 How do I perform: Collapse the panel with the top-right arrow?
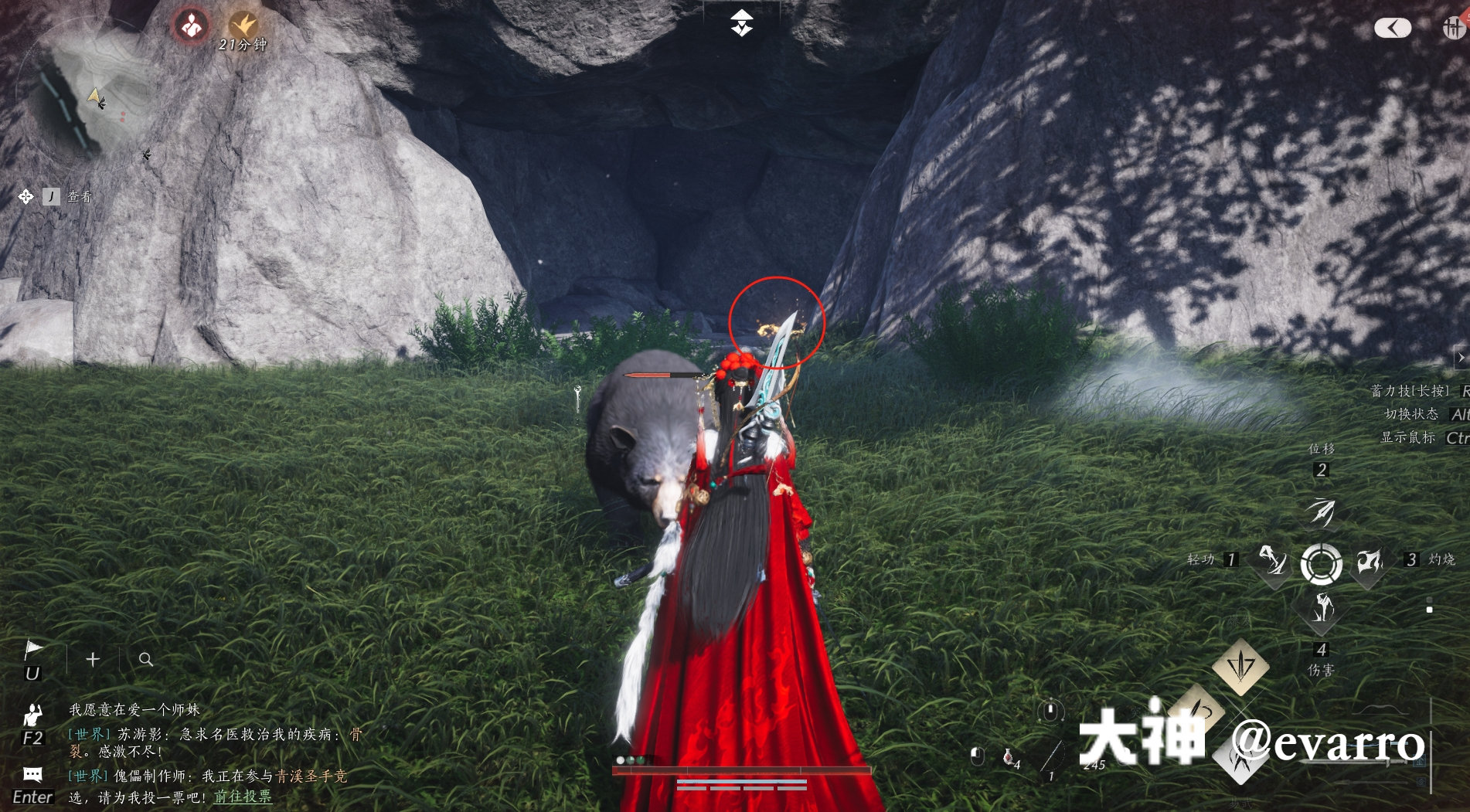(1393, 29)
